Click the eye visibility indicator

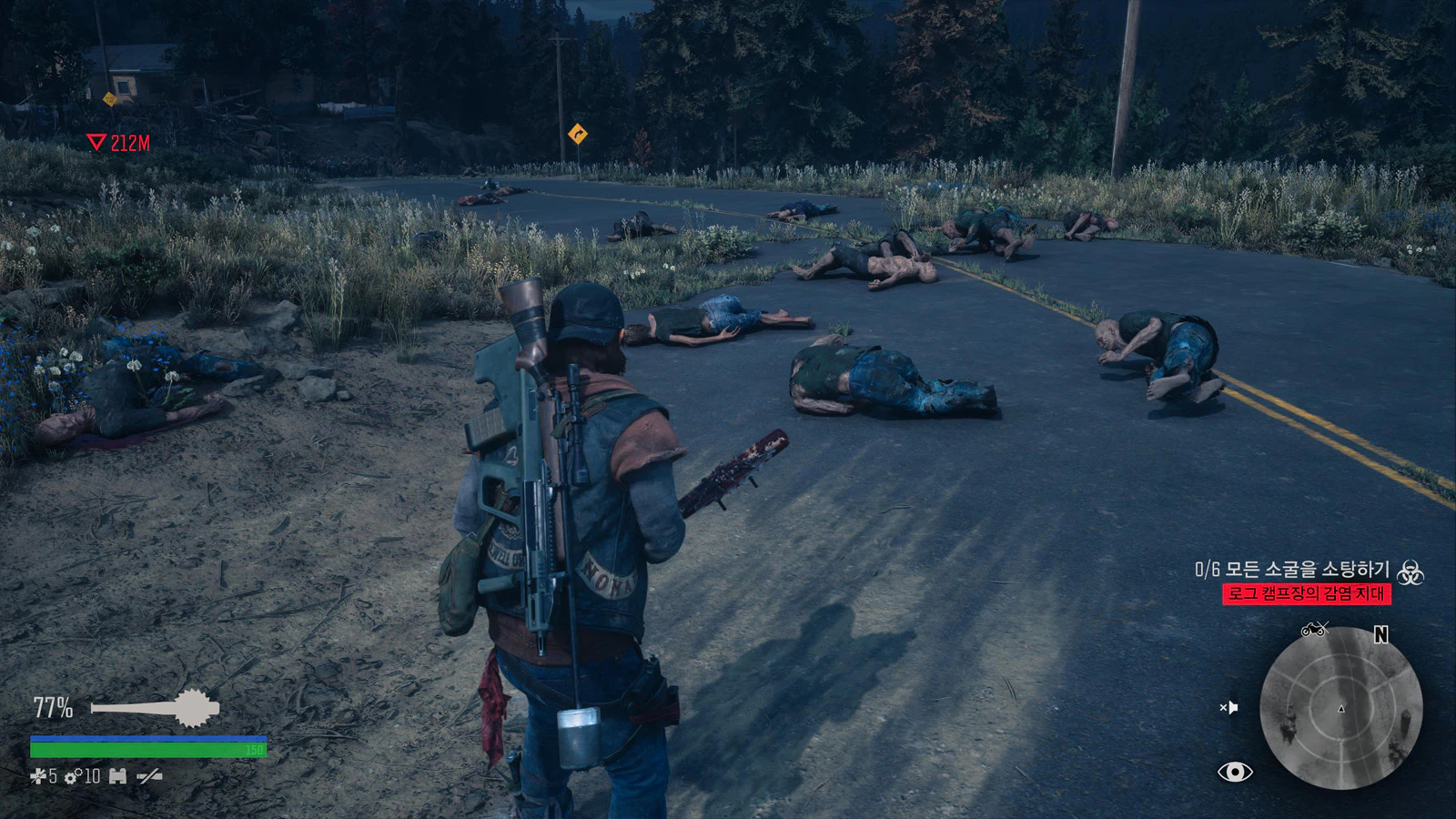point(1235,772)
